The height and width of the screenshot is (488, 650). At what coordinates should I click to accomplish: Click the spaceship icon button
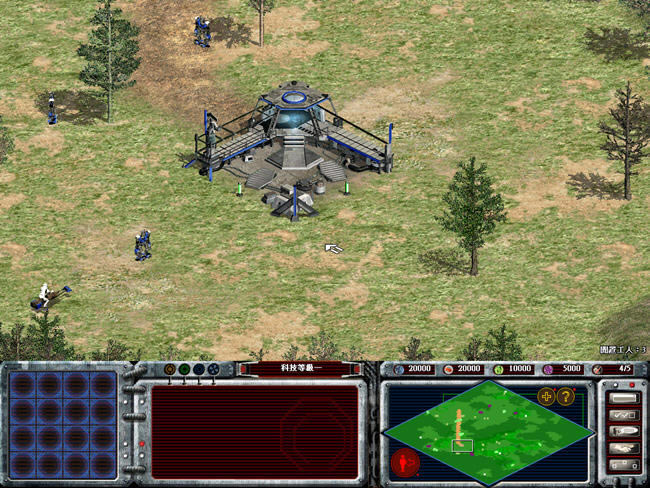point(622,432)
